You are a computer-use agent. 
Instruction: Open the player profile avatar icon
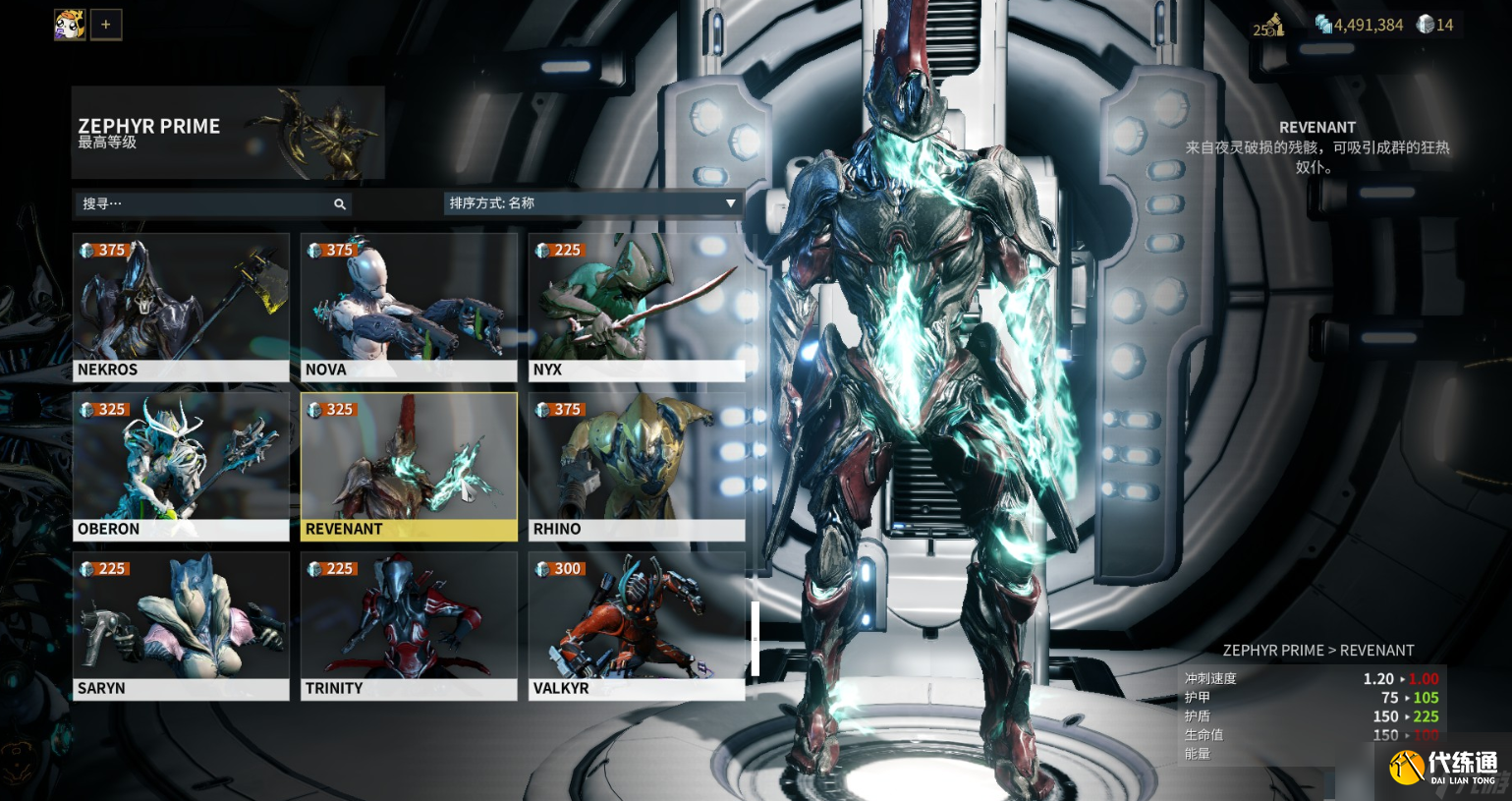[x=70, y=24]
